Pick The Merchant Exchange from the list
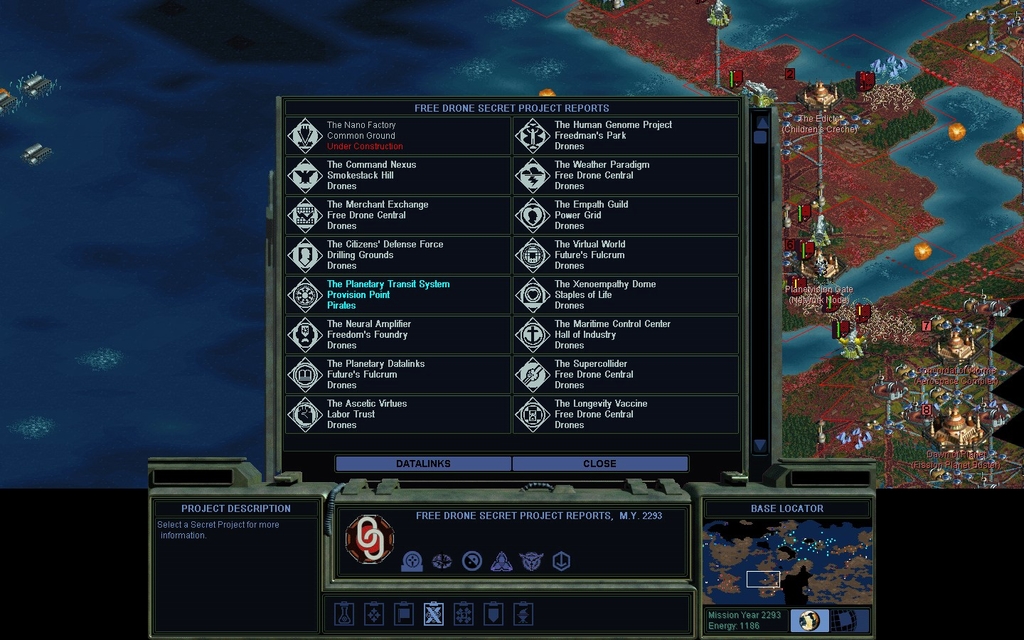Image resolution: width=1024 pixels, height=640 pixels. click(x=398, y=216)
